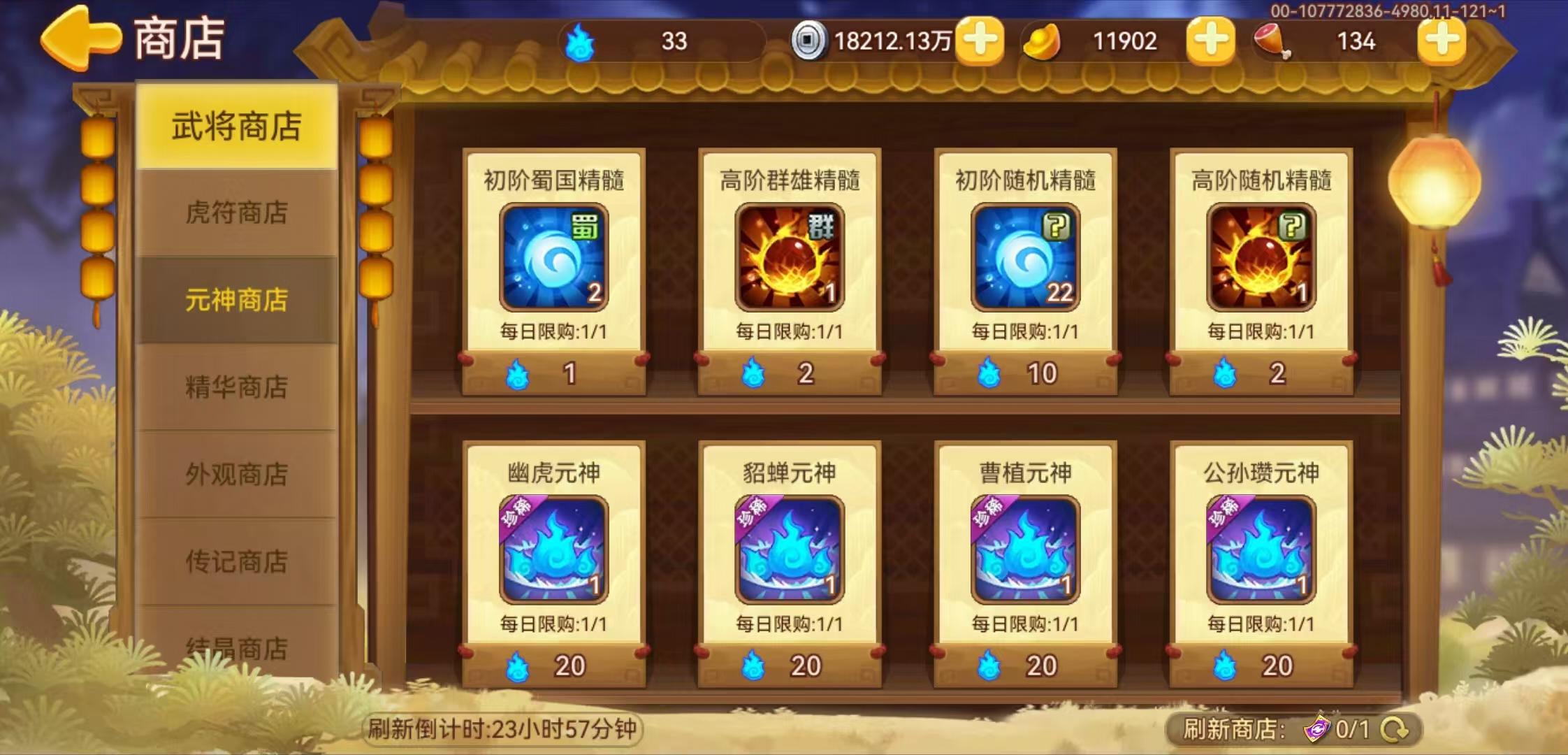The image size is (1568, 755).
Task: Tap the plus button beside 11902 gold
Action: click(1211, 42)
